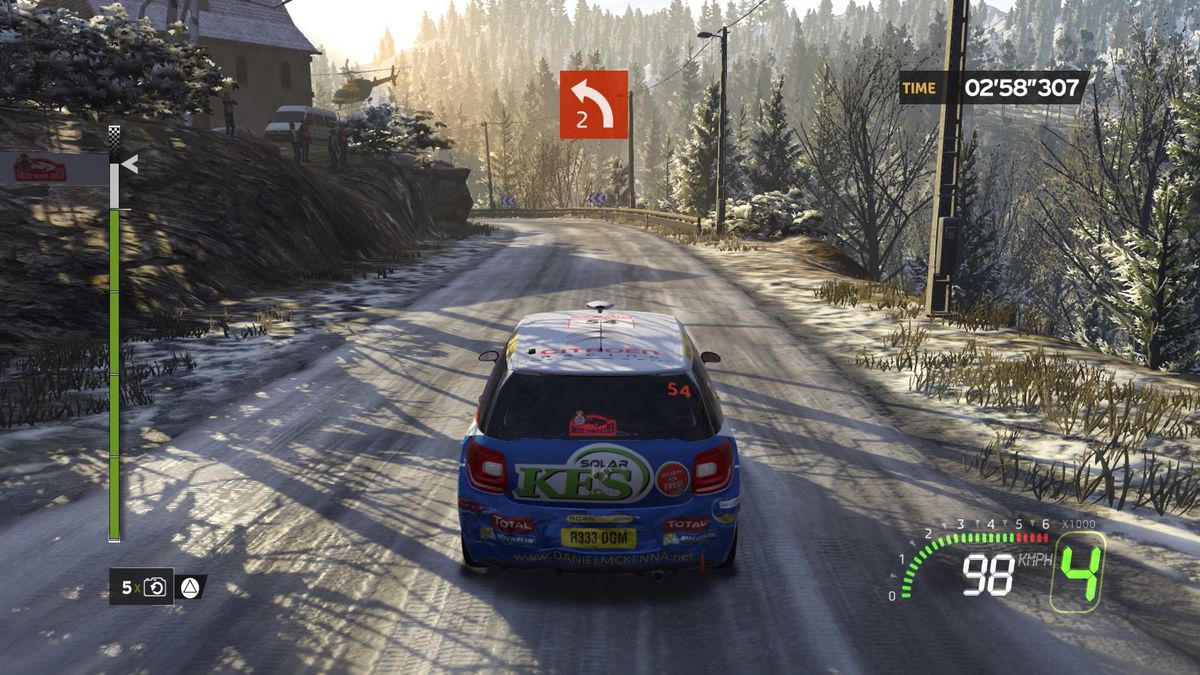Select the rewind camera icon
Screen dimensions: 1200x675
pyautogui.click(x=155, y=587)
